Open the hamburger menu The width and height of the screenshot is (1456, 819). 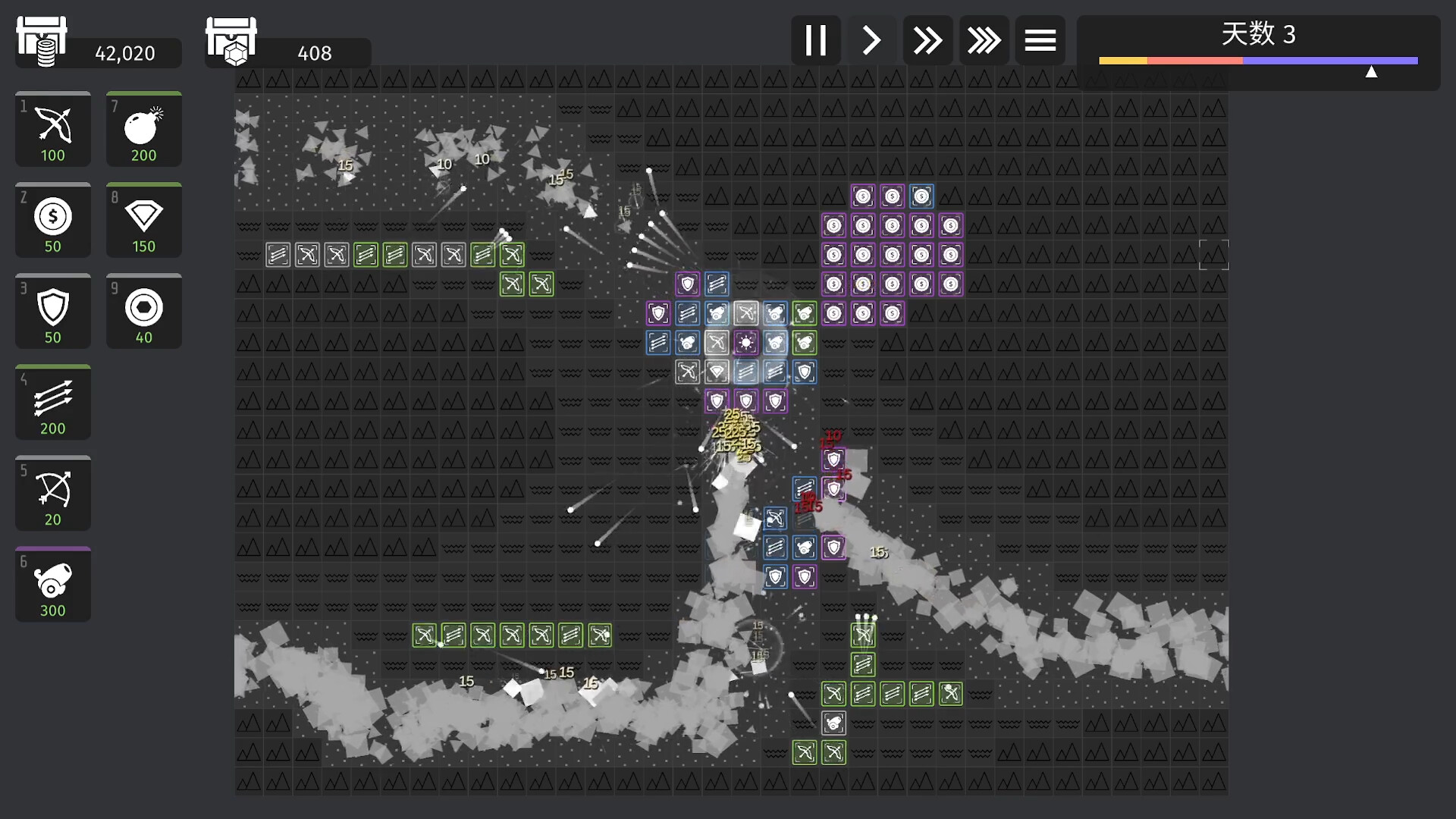coord(1040,40)
